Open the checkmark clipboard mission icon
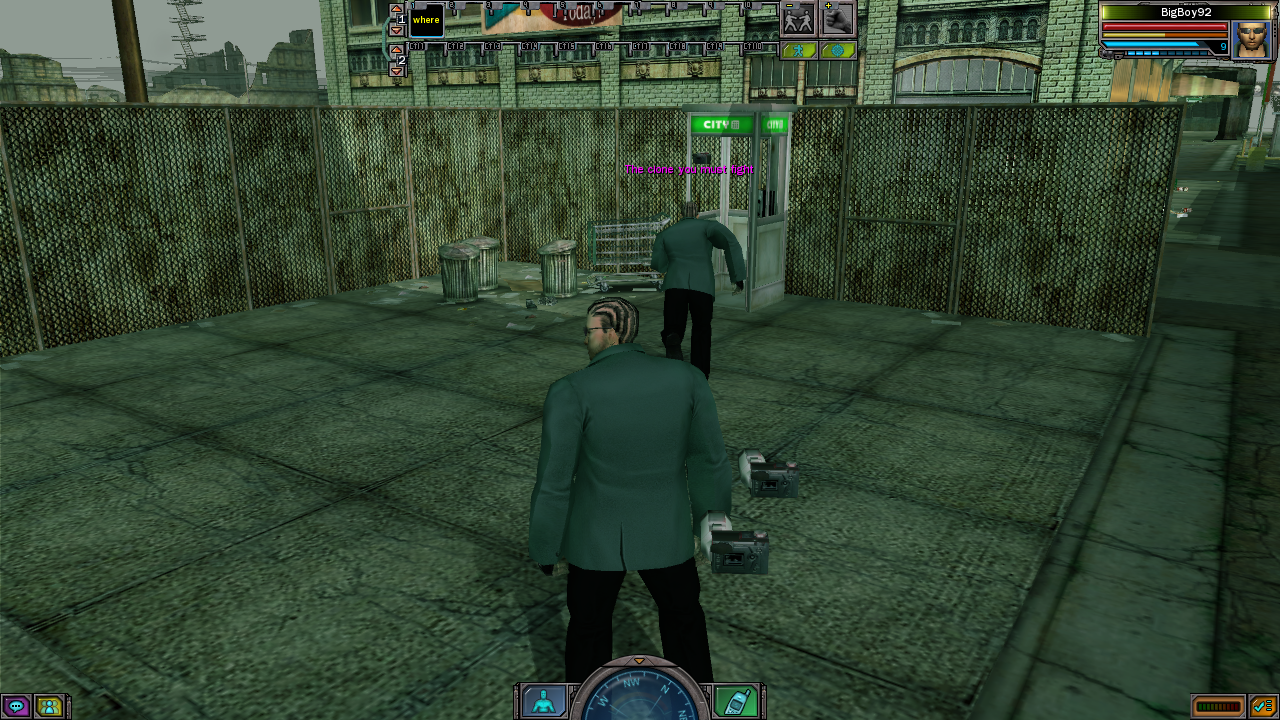This screenshot has height=720, width=1280. (x=1262, y=706)
